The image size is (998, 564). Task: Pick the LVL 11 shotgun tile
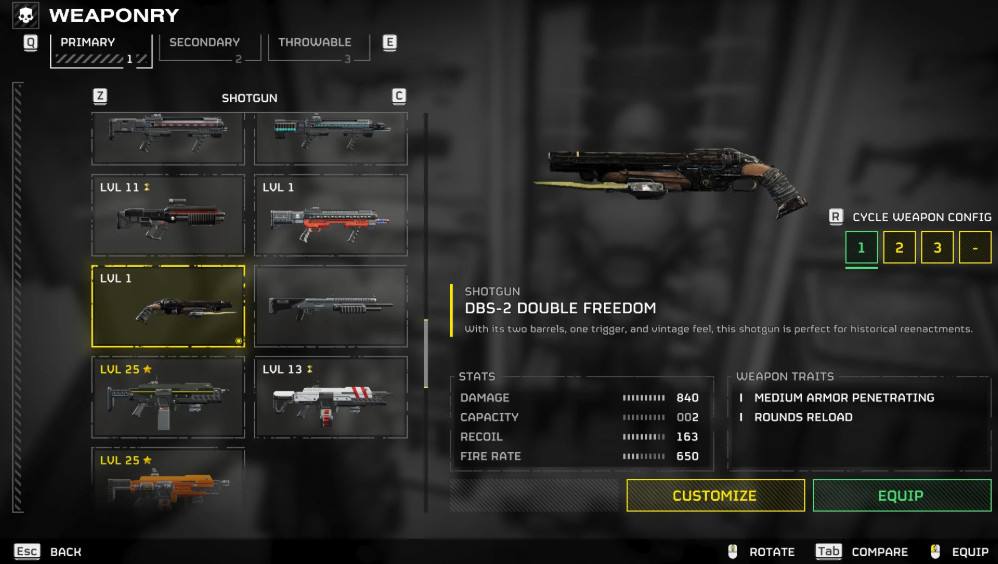click(168, 215)
